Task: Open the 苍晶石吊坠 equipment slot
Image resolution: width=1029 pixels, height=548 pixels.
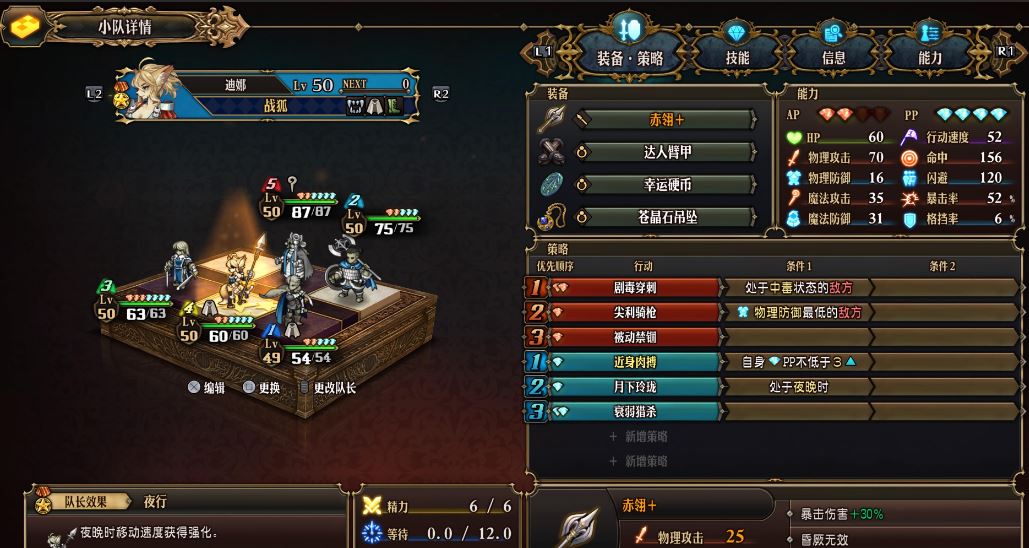Action: (x=666, y=217)
